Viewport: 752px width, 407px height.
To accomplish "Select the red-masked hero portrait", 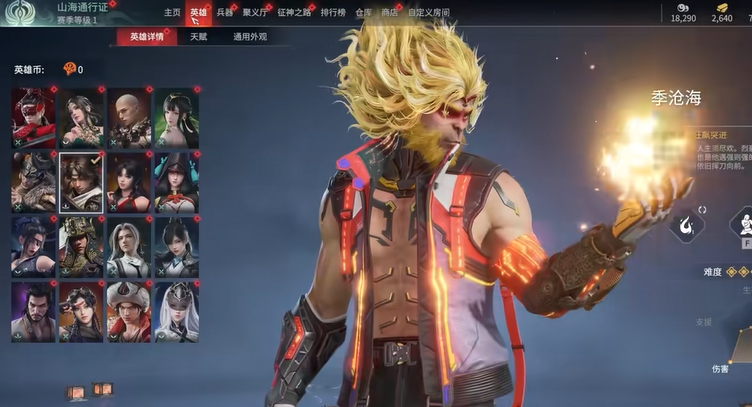I will point(33,118).
